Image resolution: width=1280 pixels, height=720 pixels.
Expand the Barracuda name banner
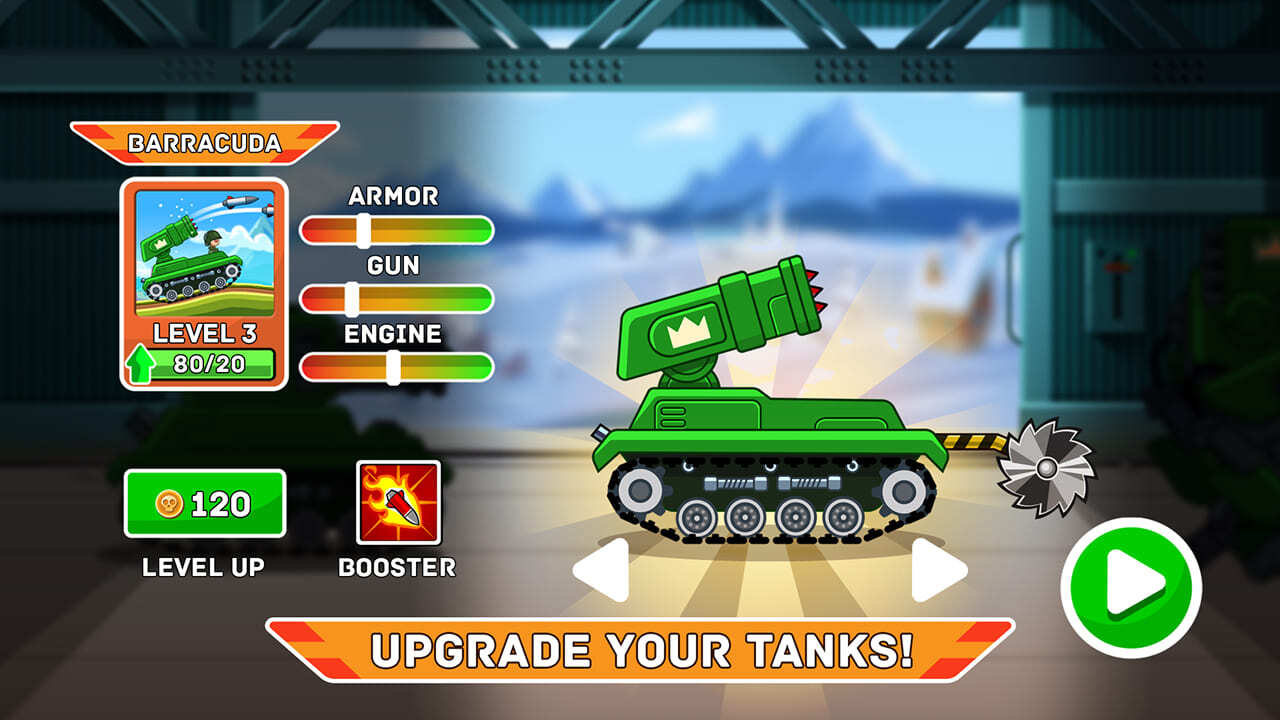click(x=212, y=142)
